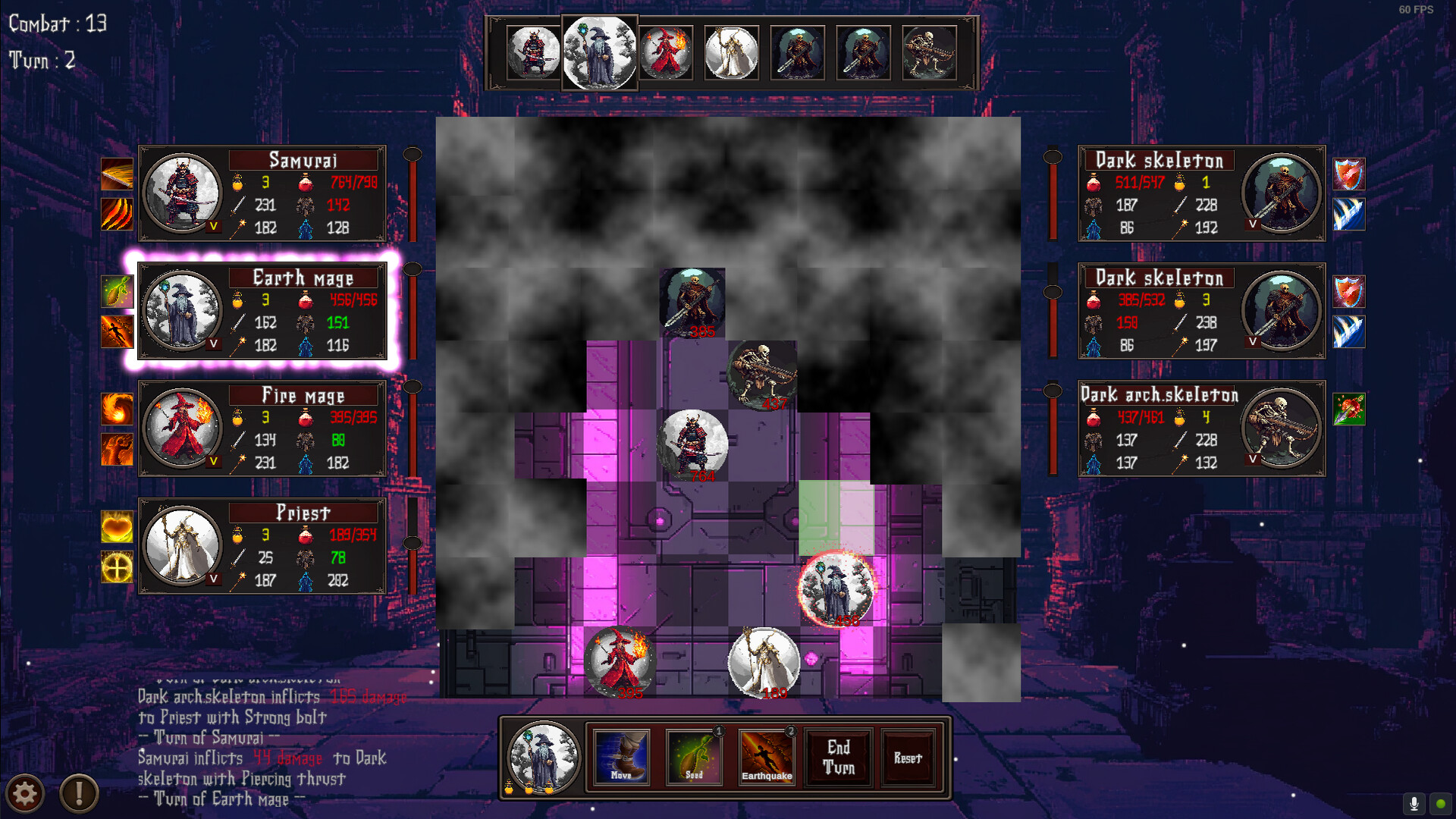Select the Fire mage's fireball ability icon
Viewport: 1456px width, 819px height.
[118, 409]
